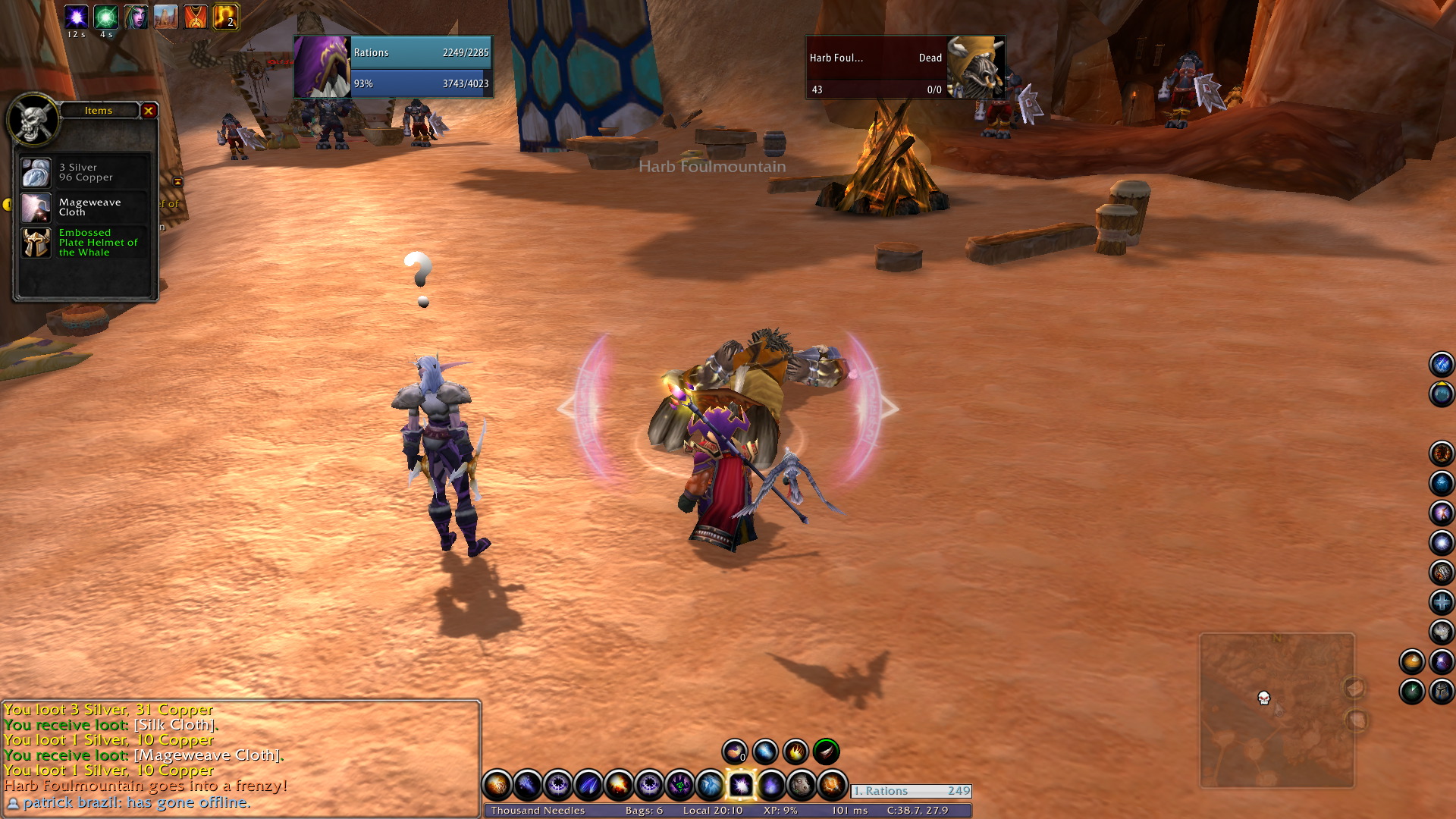
Task: Click the blue cross icon on sidebar
Action: 1441,602
